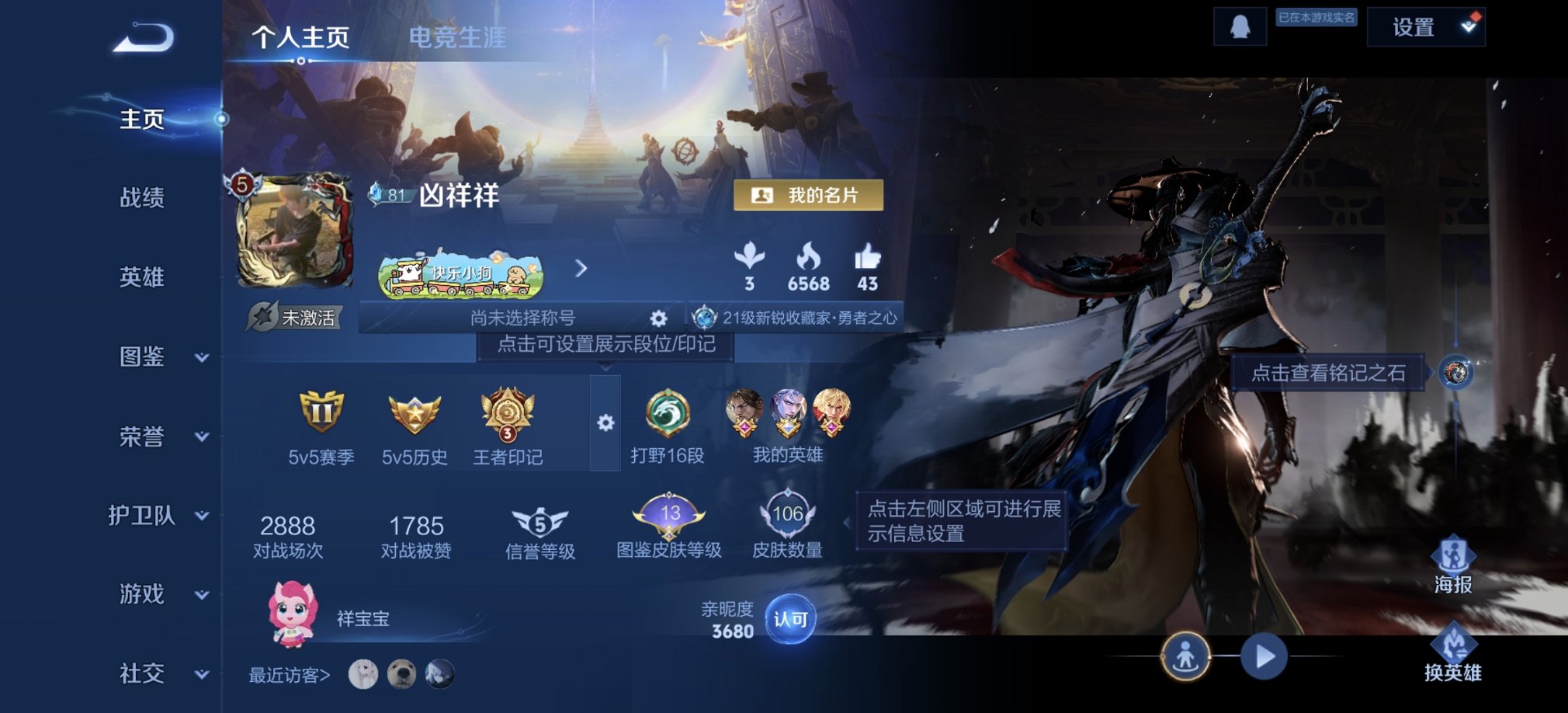Expand the 快乐小狗 title banner arrow
The height and width of the screenshot is (713, 1568).
(581, 269)
